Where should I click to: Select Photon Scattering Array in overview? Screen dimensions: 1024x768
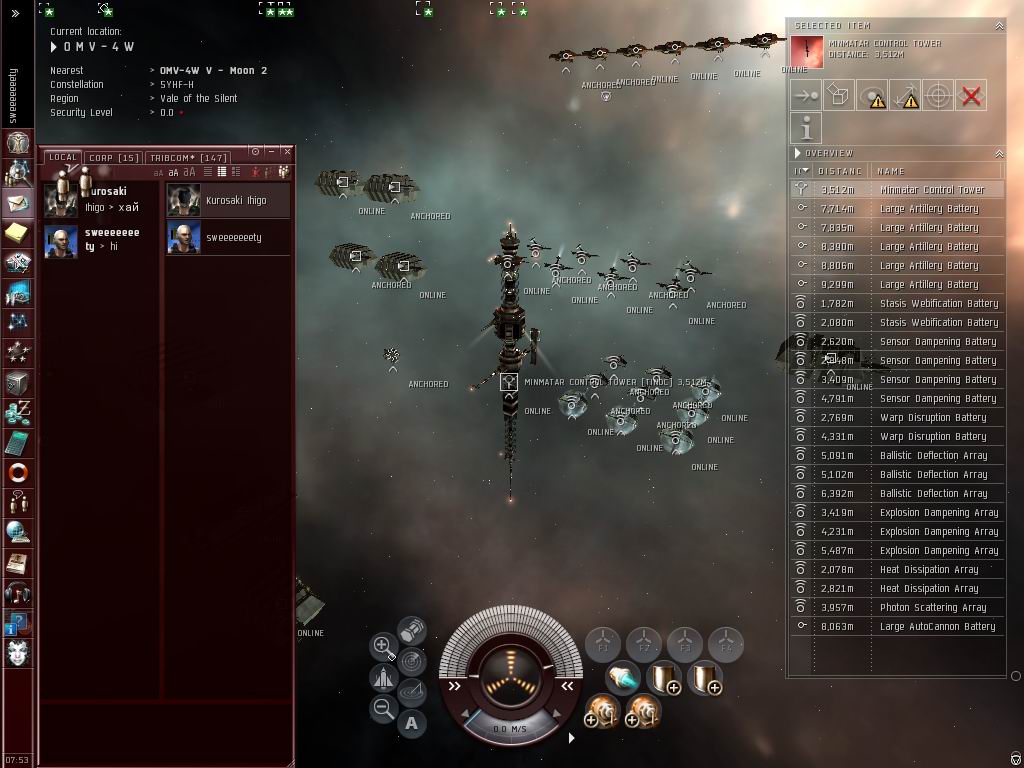point(932,607)
